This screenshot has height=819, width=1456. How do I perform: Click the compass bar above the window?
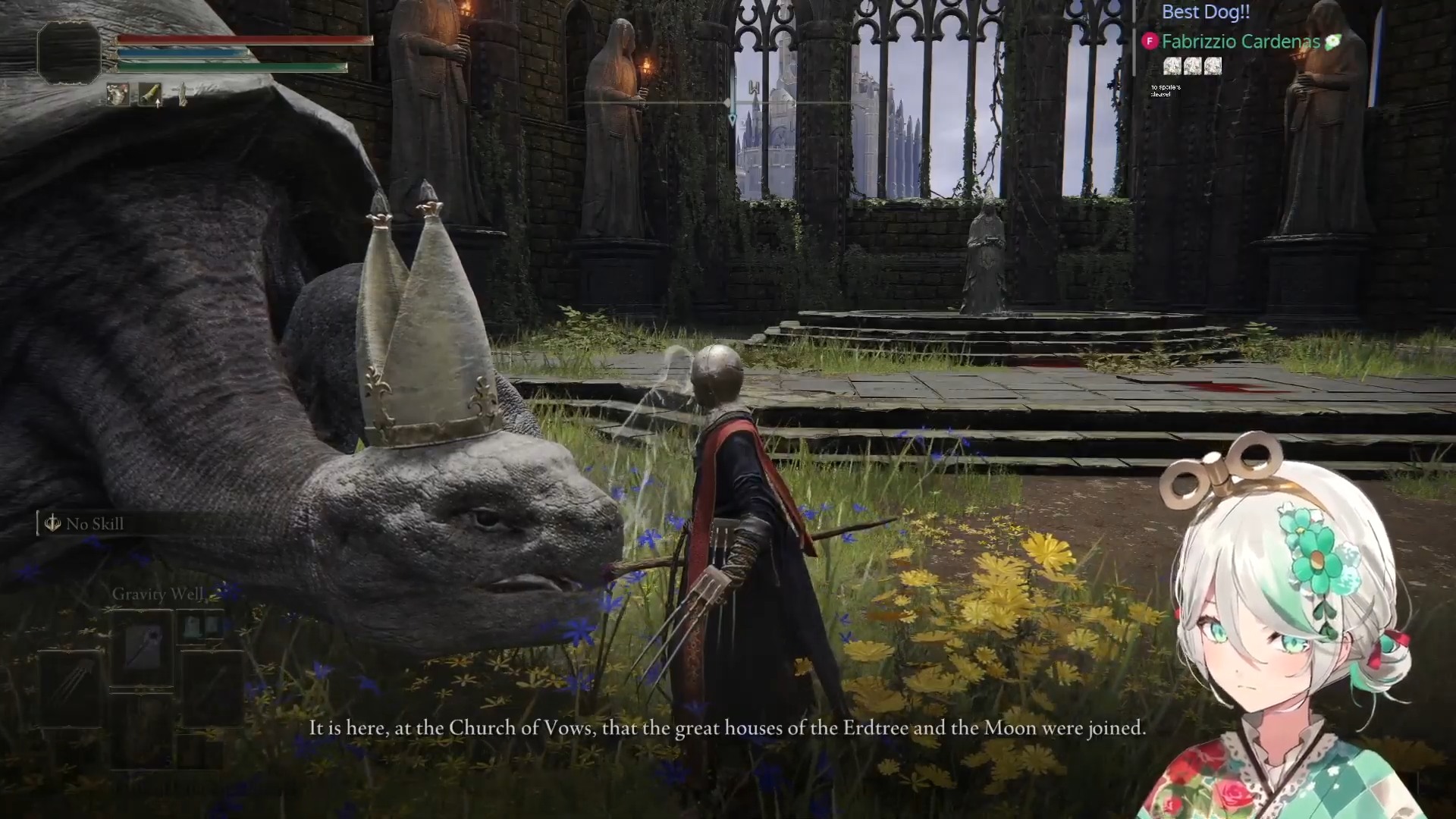click(728, 102)
